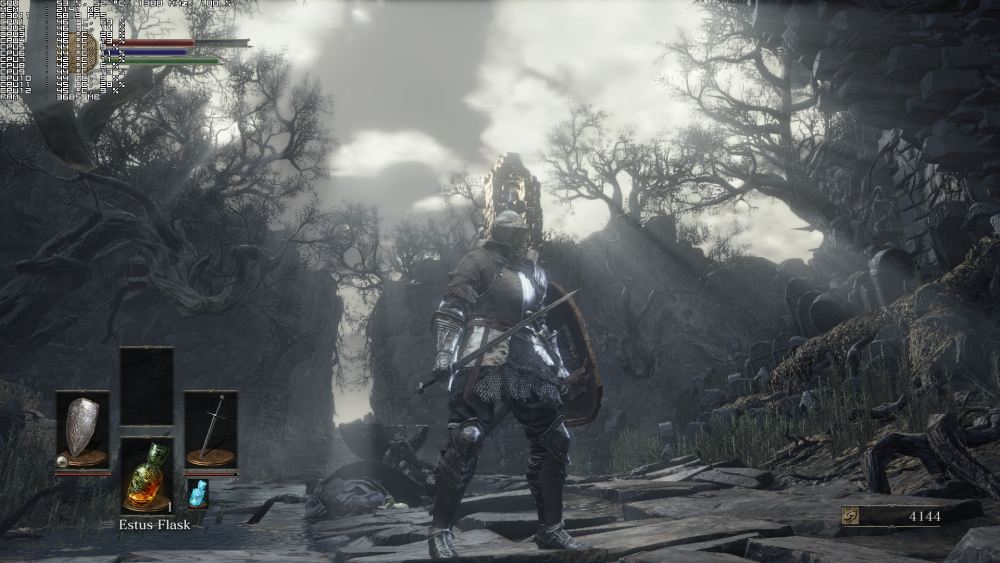1000x563 pixels.
Task: Select the Estus Flask item slot
Action: tap(146, 475)
